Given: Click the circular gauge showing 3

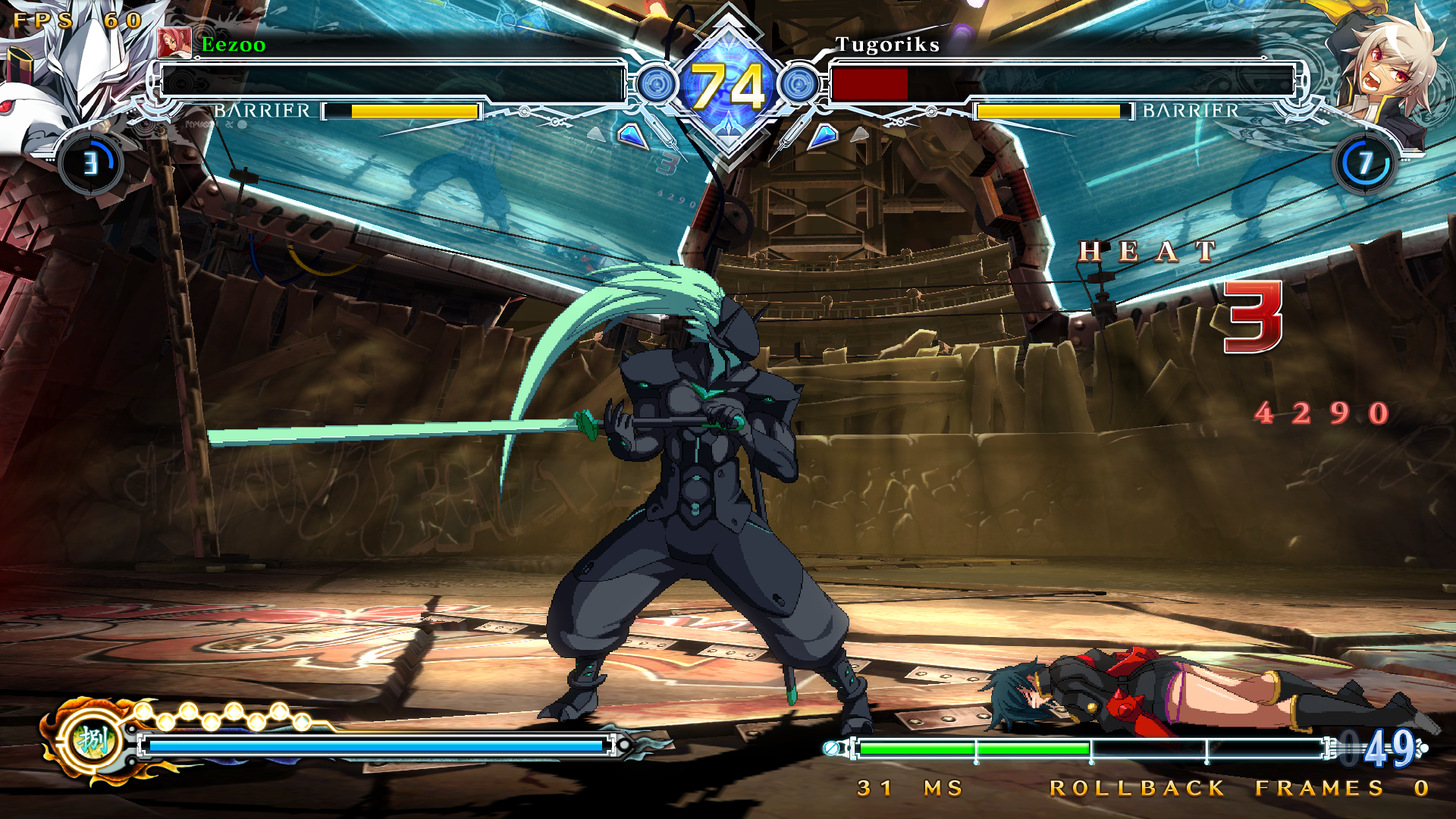Looking at the screenshot, I should pyautogui.click(x=91, y=163).
